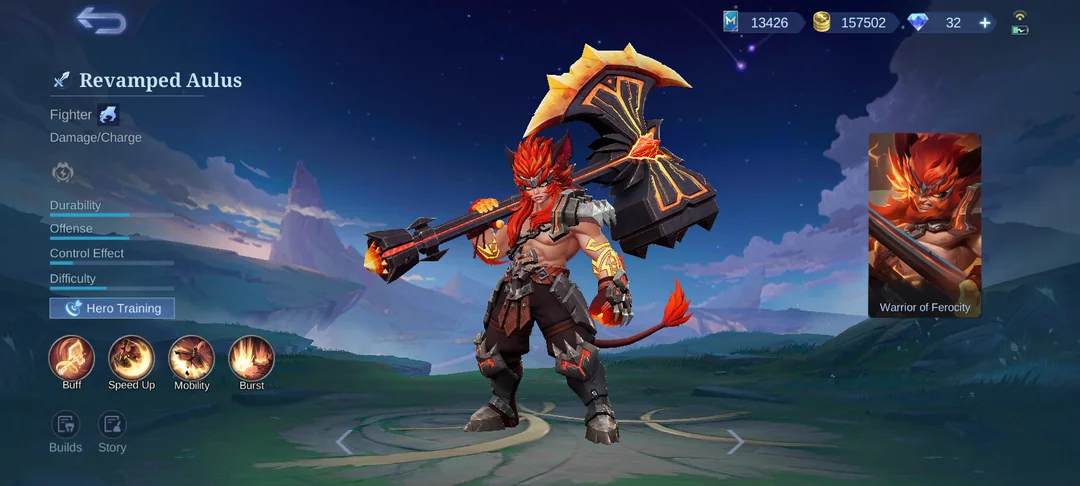This screenshot has width=1080, height=486.
Task: Tap the round emblem under Damage/Charge
Action: [x=62, y=173]
